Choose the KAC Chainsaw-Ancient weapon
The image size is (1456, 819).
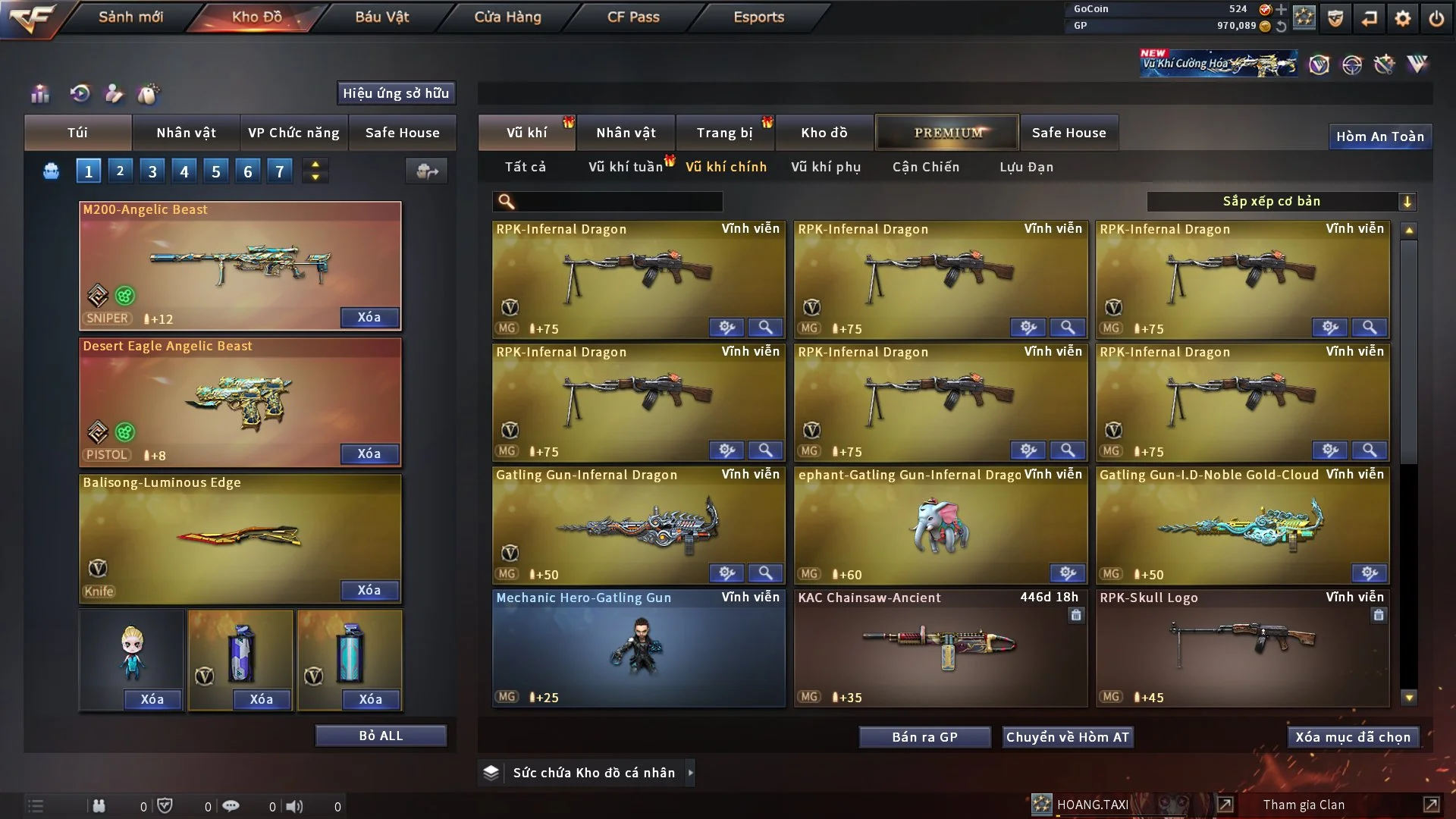point(940,648)
